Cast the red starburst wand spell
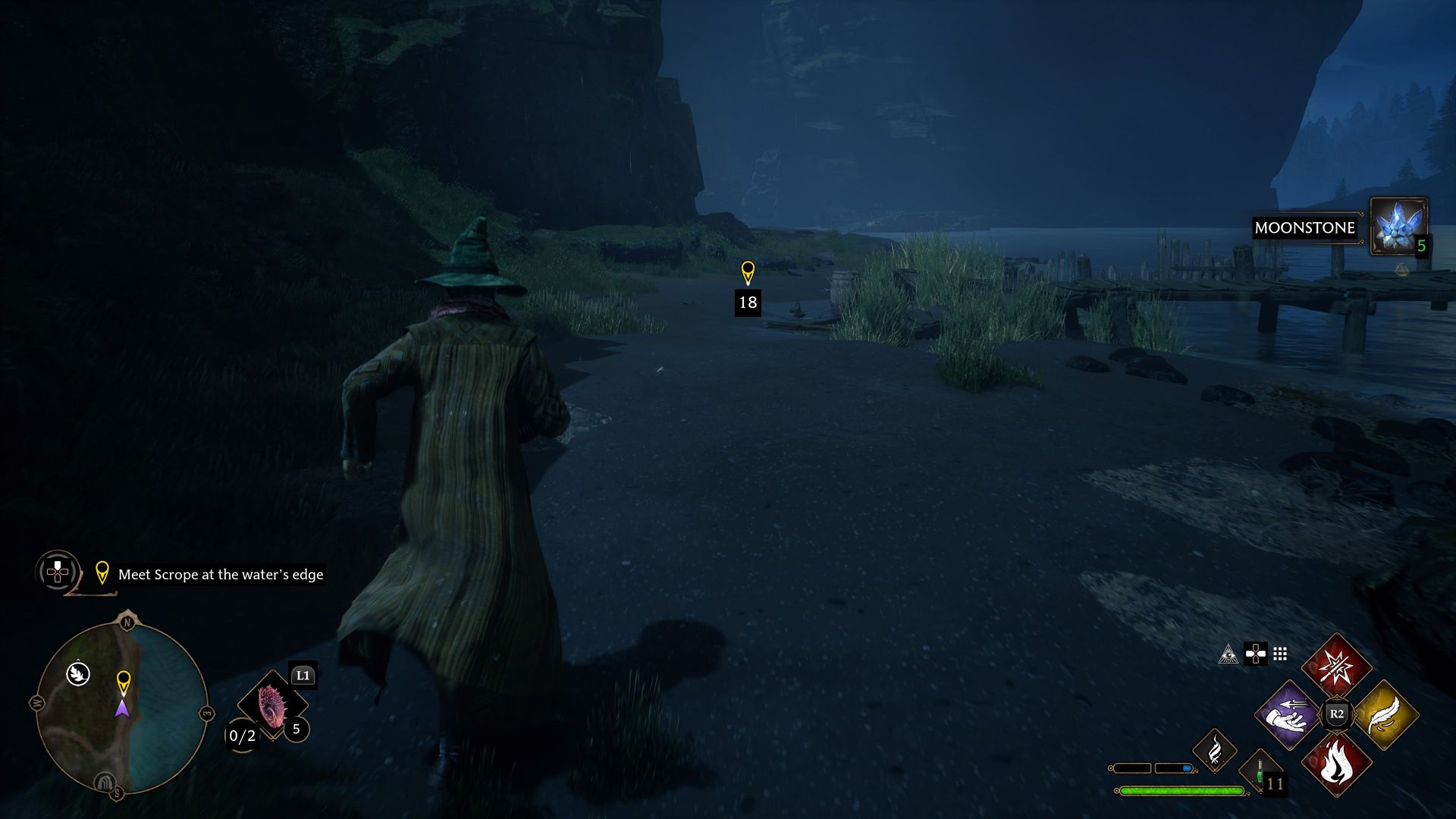 click(1336, 667)
